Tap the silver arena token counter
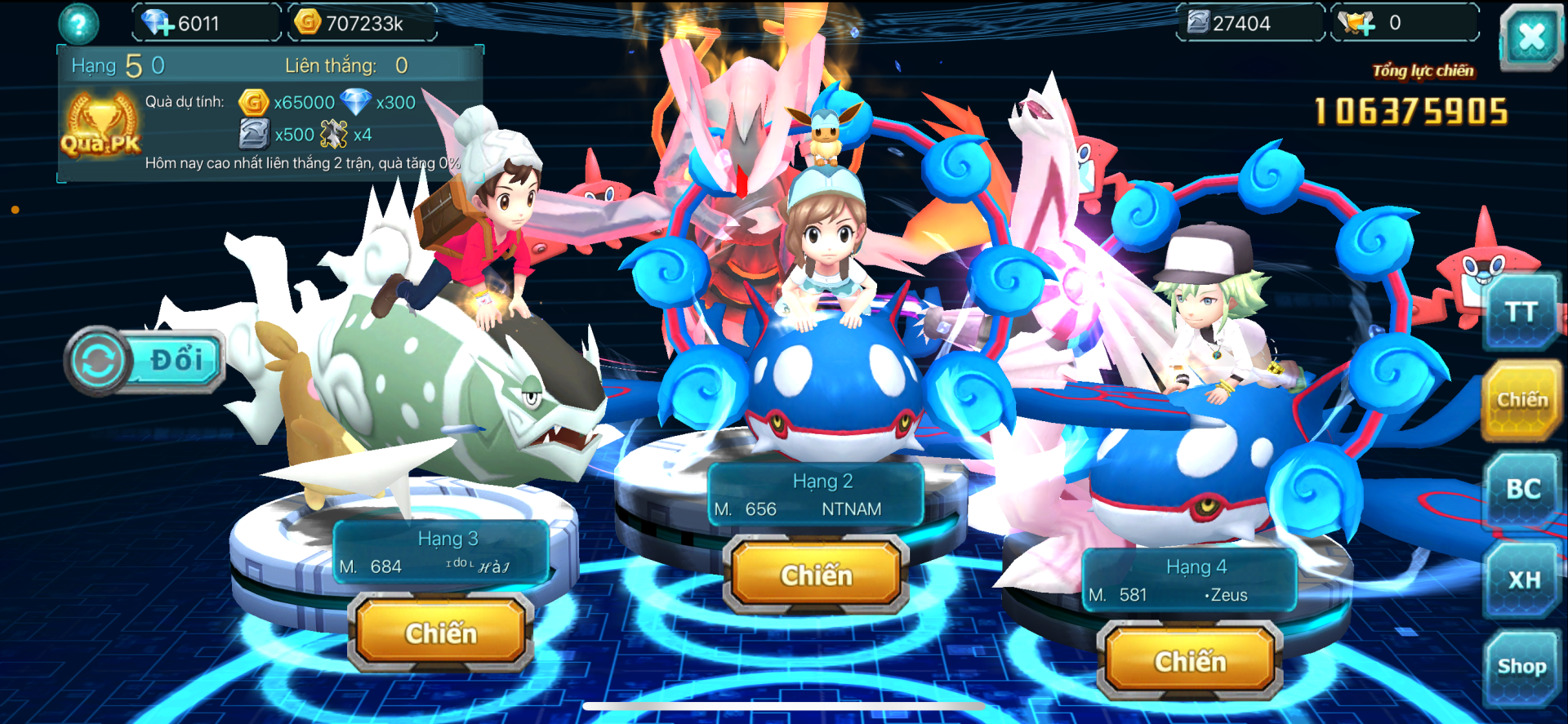Screen dimensions: 1568x724 tap(1248, 23)
